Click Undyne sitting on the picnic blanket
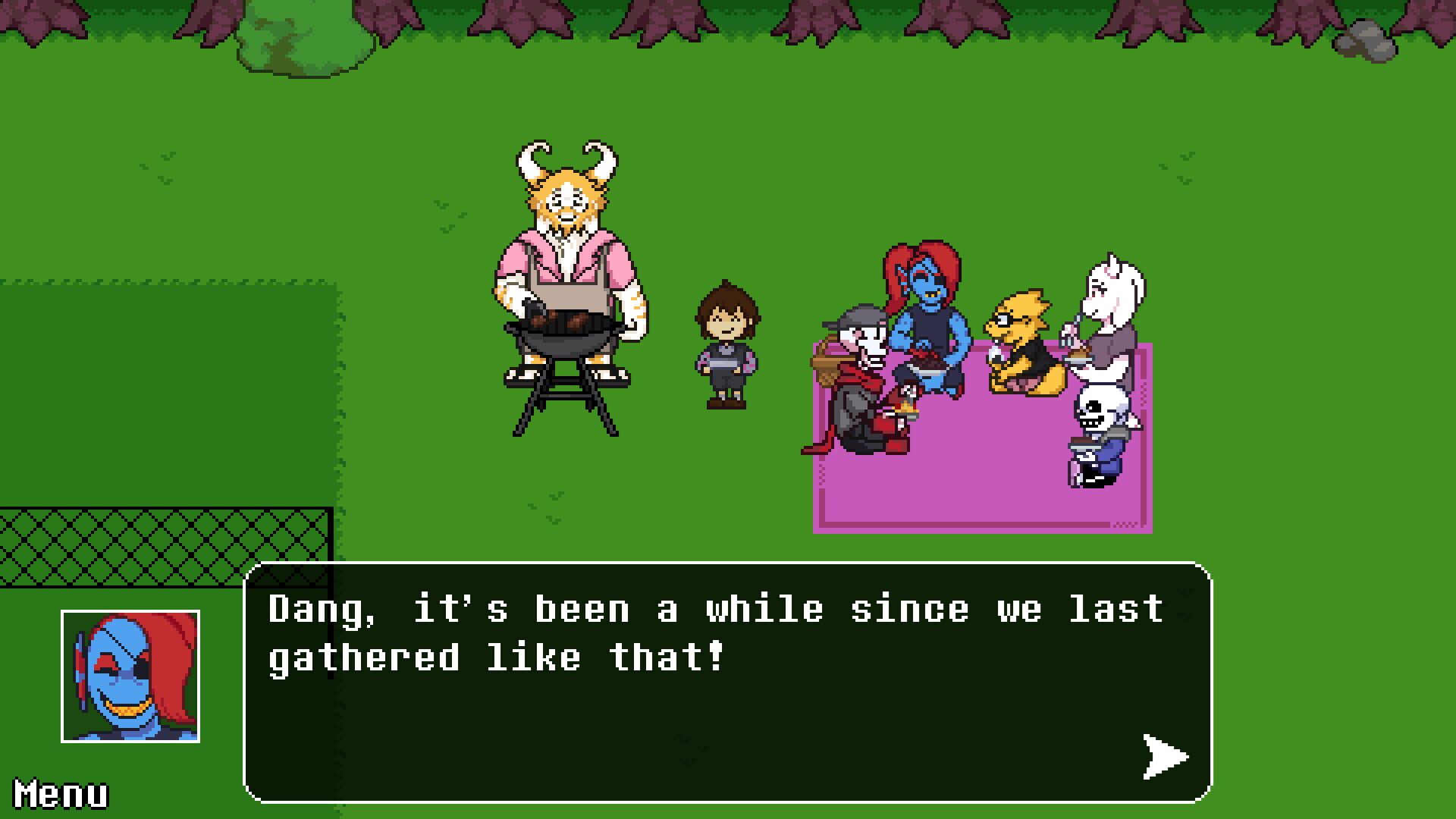 (929, 311)
